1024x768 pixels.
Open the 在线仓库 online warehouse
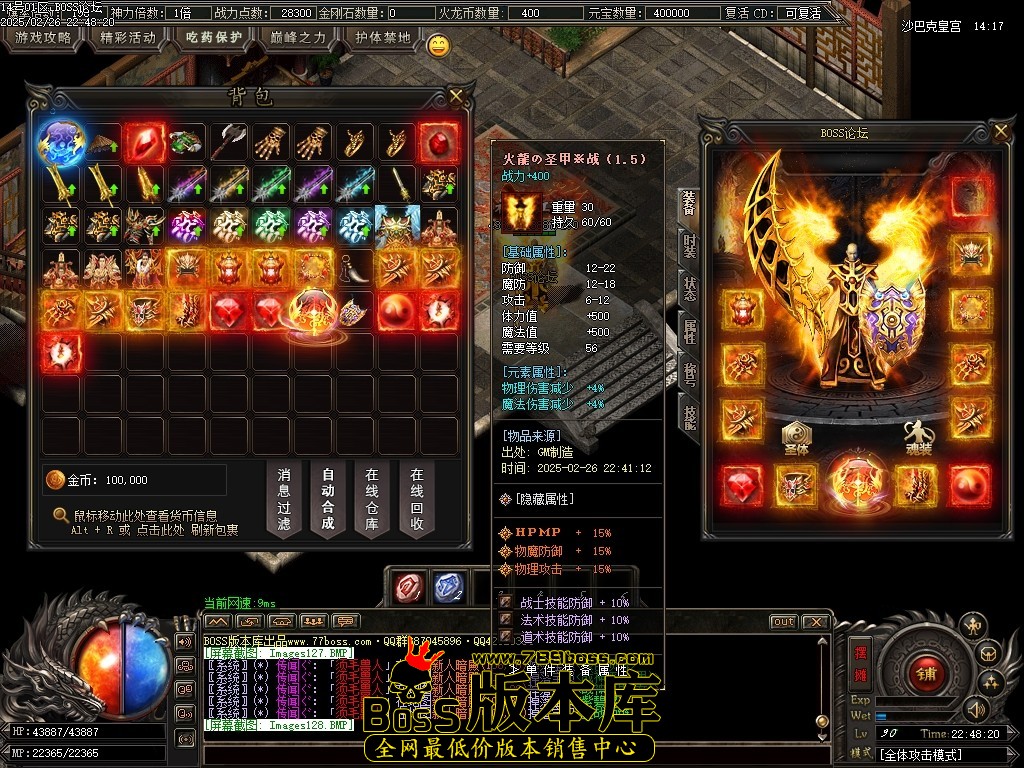[x=372, y=497]
